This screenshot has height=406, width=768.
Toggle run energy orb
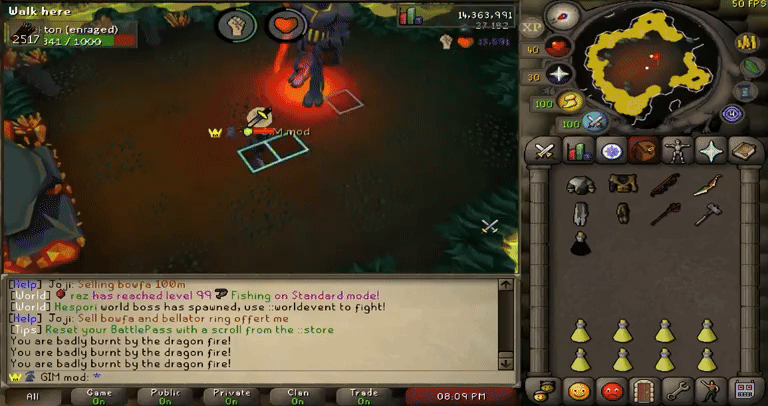pyautogui.click(x=571, y=101)
